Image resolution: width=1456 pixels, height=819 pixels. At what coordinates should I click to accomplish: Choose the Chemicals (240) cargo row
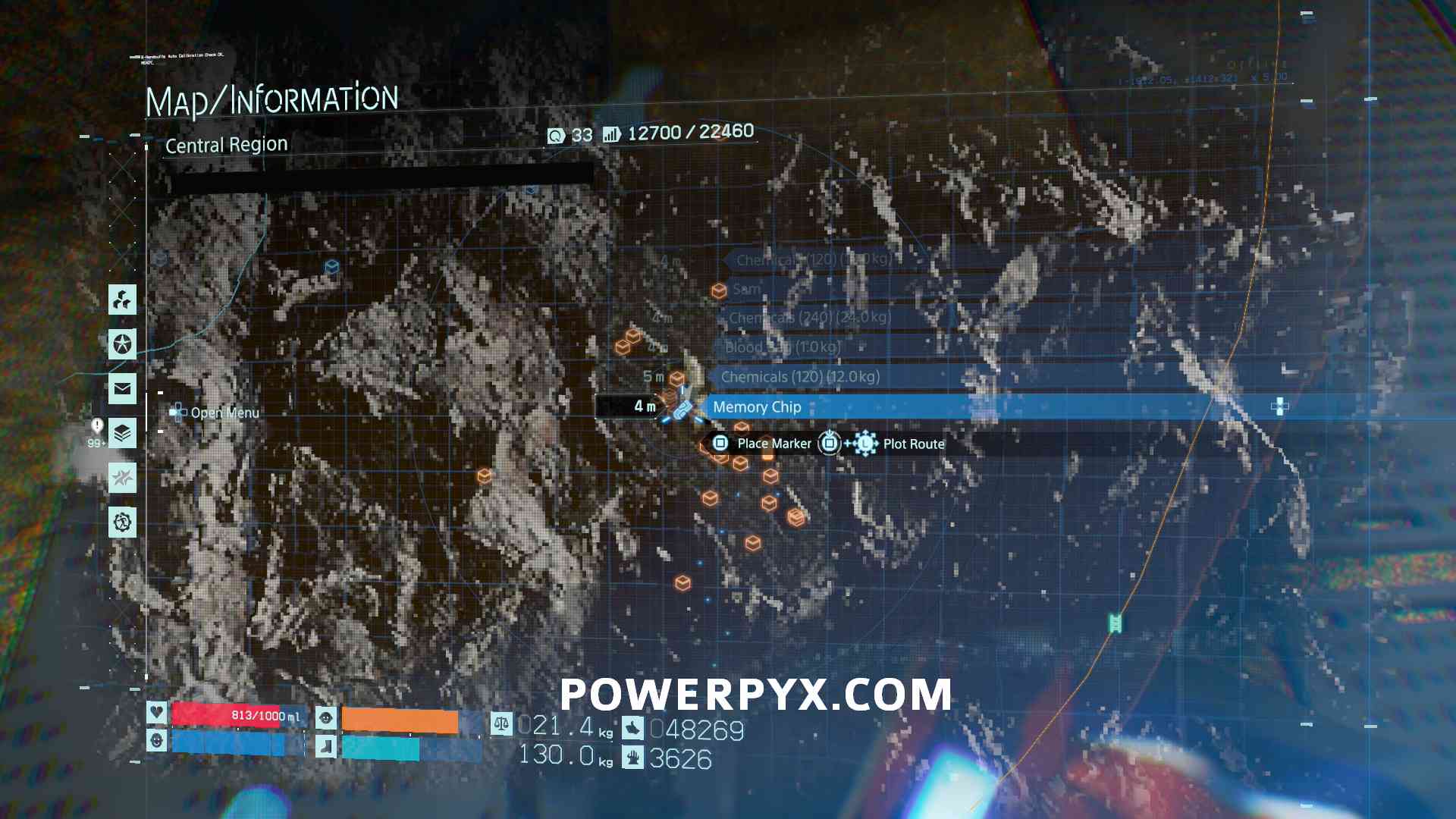pos(810,318)
